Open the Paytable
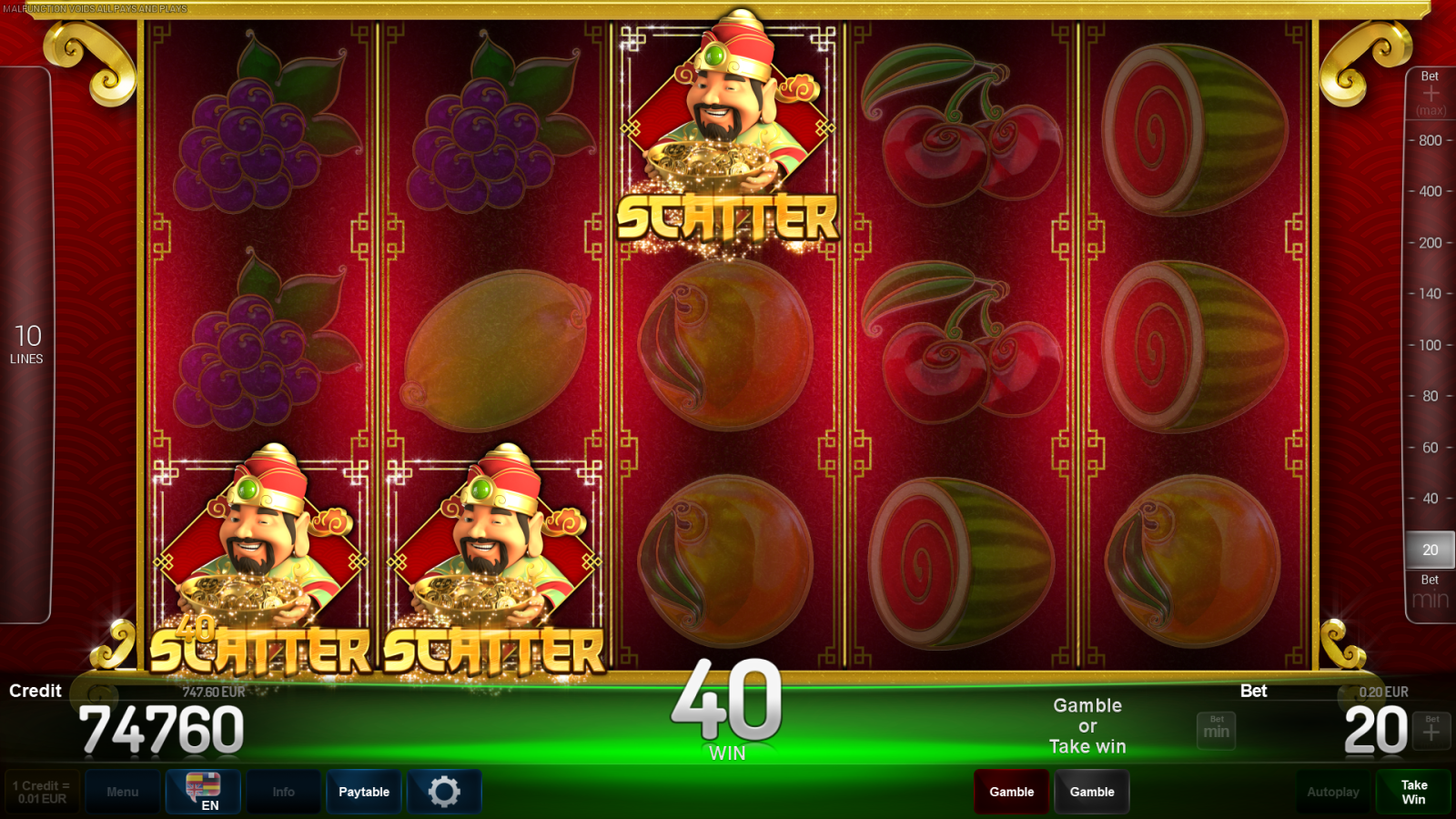The width and height of the screenshot is (1456, 819). click(363, 792)
